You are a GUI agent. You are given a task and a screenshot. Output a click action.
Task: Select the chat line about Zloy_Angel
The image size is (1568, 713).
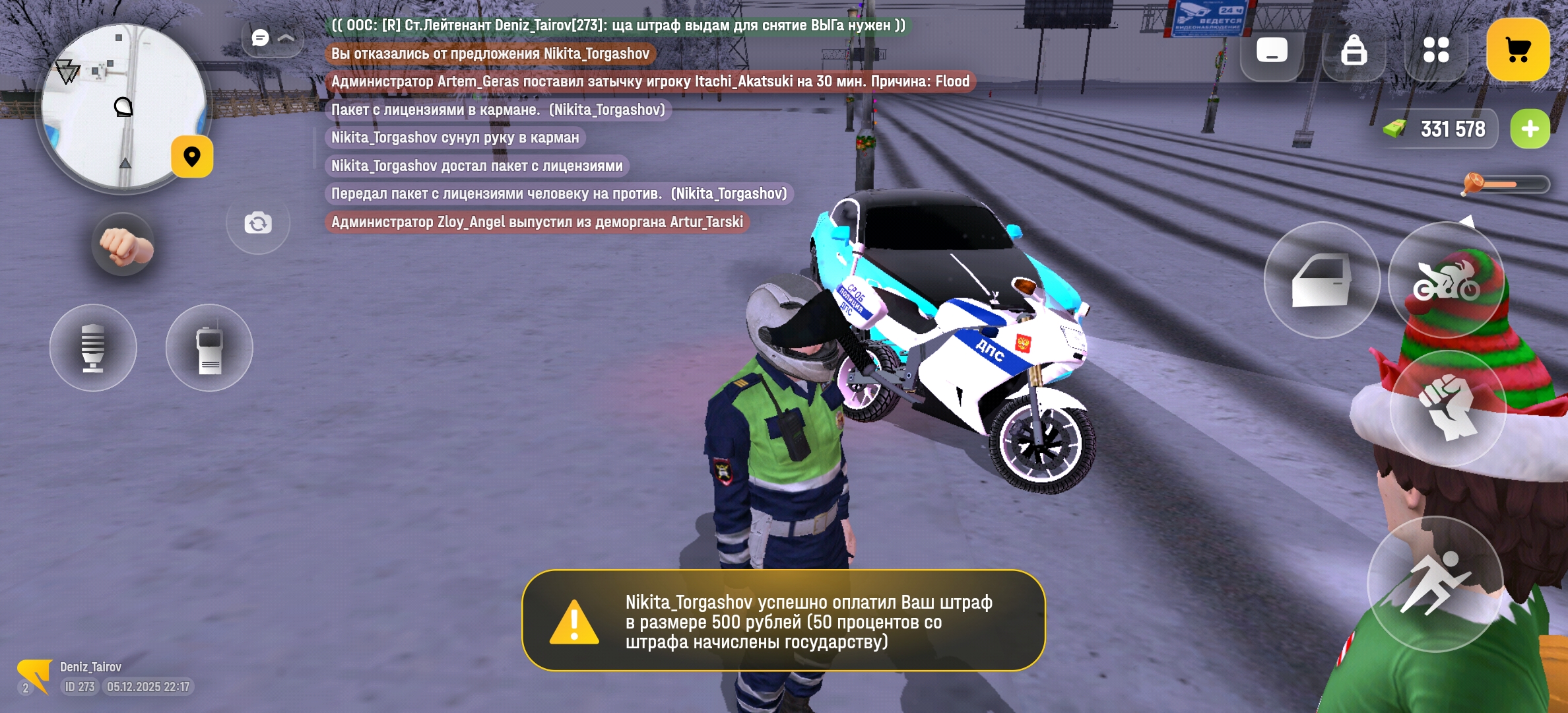pos(537,222)
